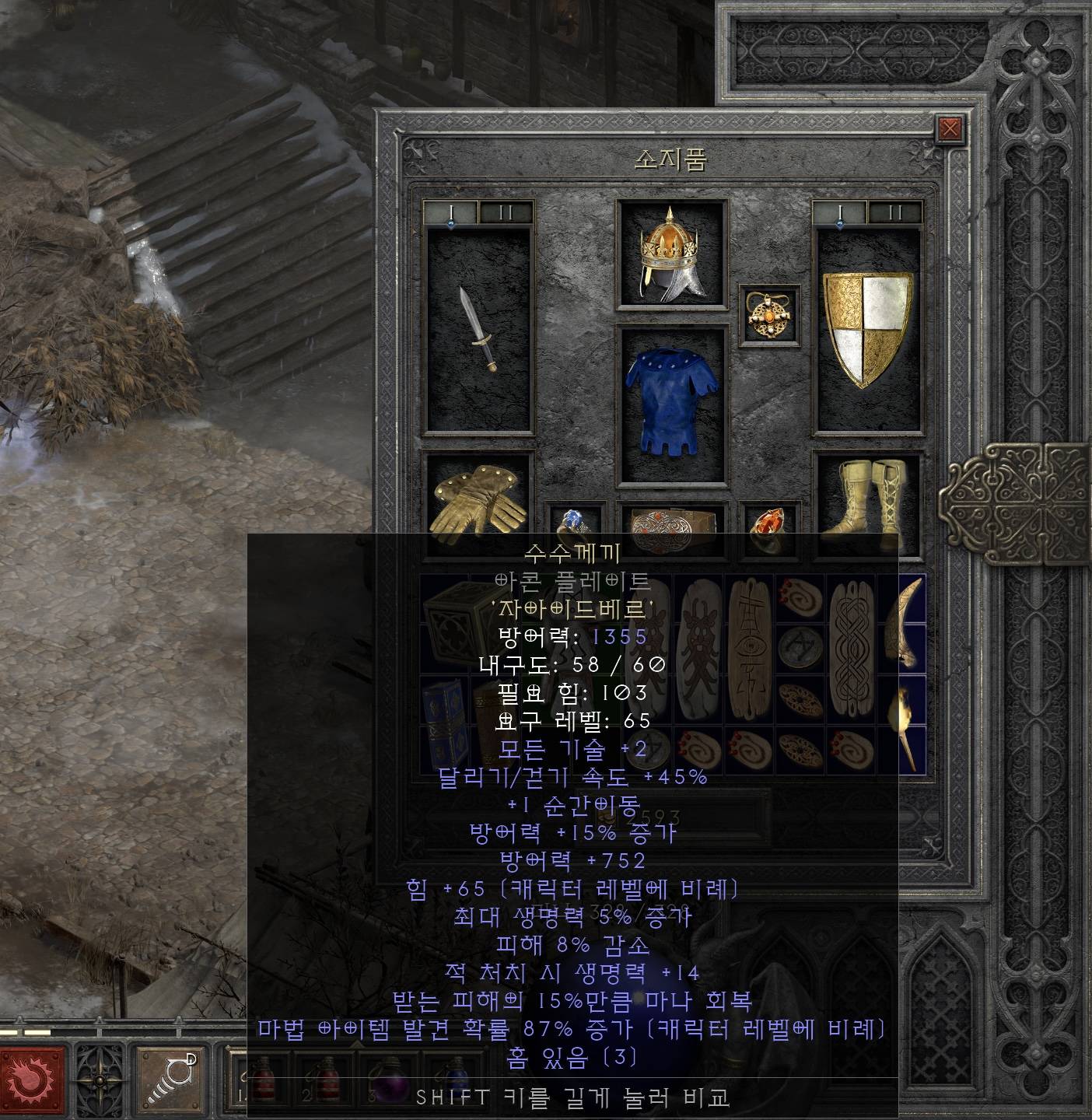
Task: Select the equipped leather gloves
Action: pos(477,499)
